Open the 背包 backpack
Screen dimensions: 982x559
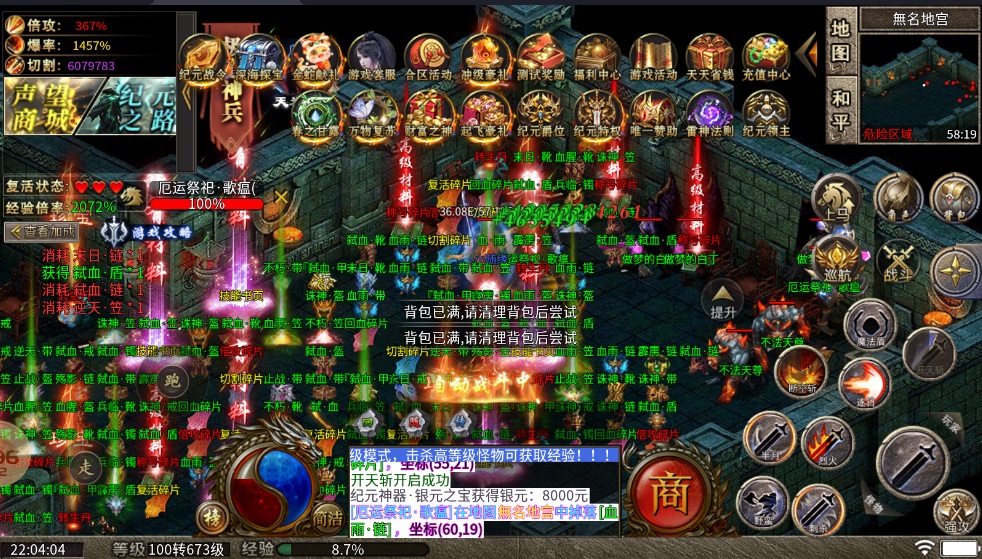(x=954, y=197)
